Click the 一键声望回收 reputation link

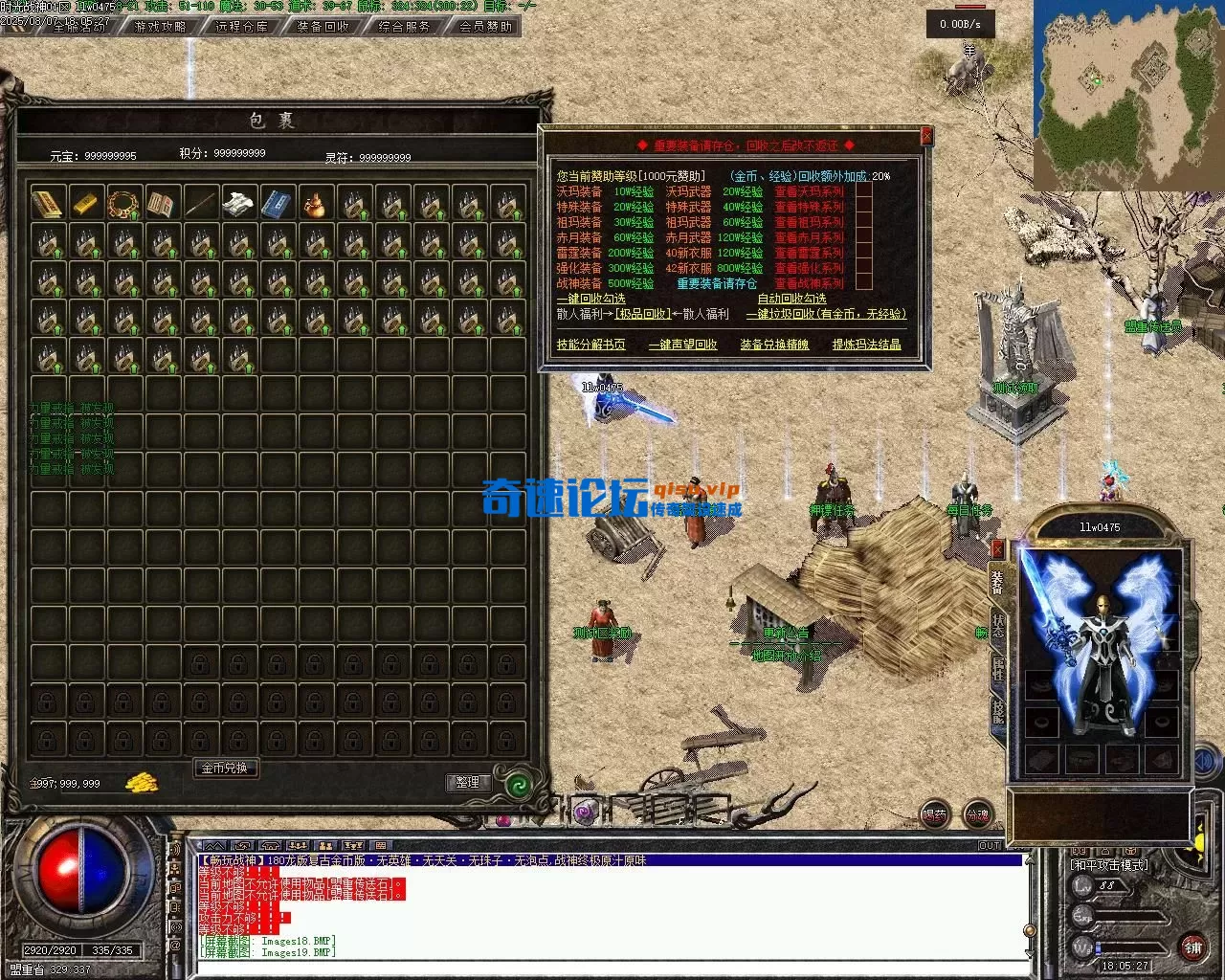click(x=682, y=345)
